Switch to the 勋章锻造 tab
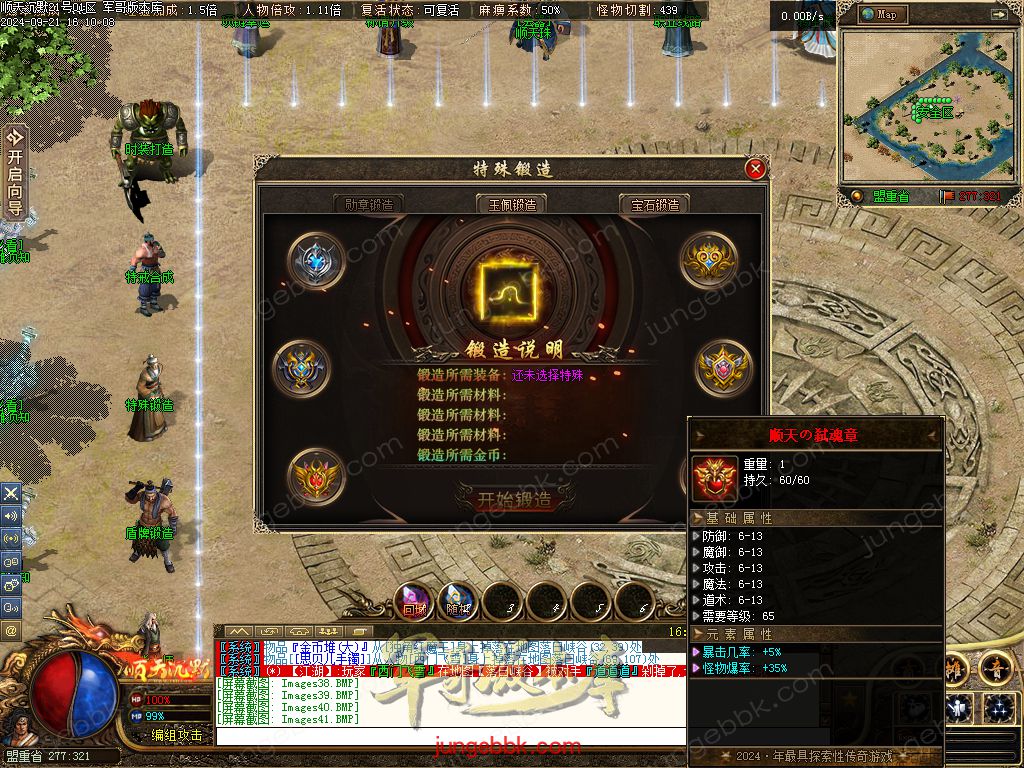Viewport: 1024px width, 768px height. (368, 204)
